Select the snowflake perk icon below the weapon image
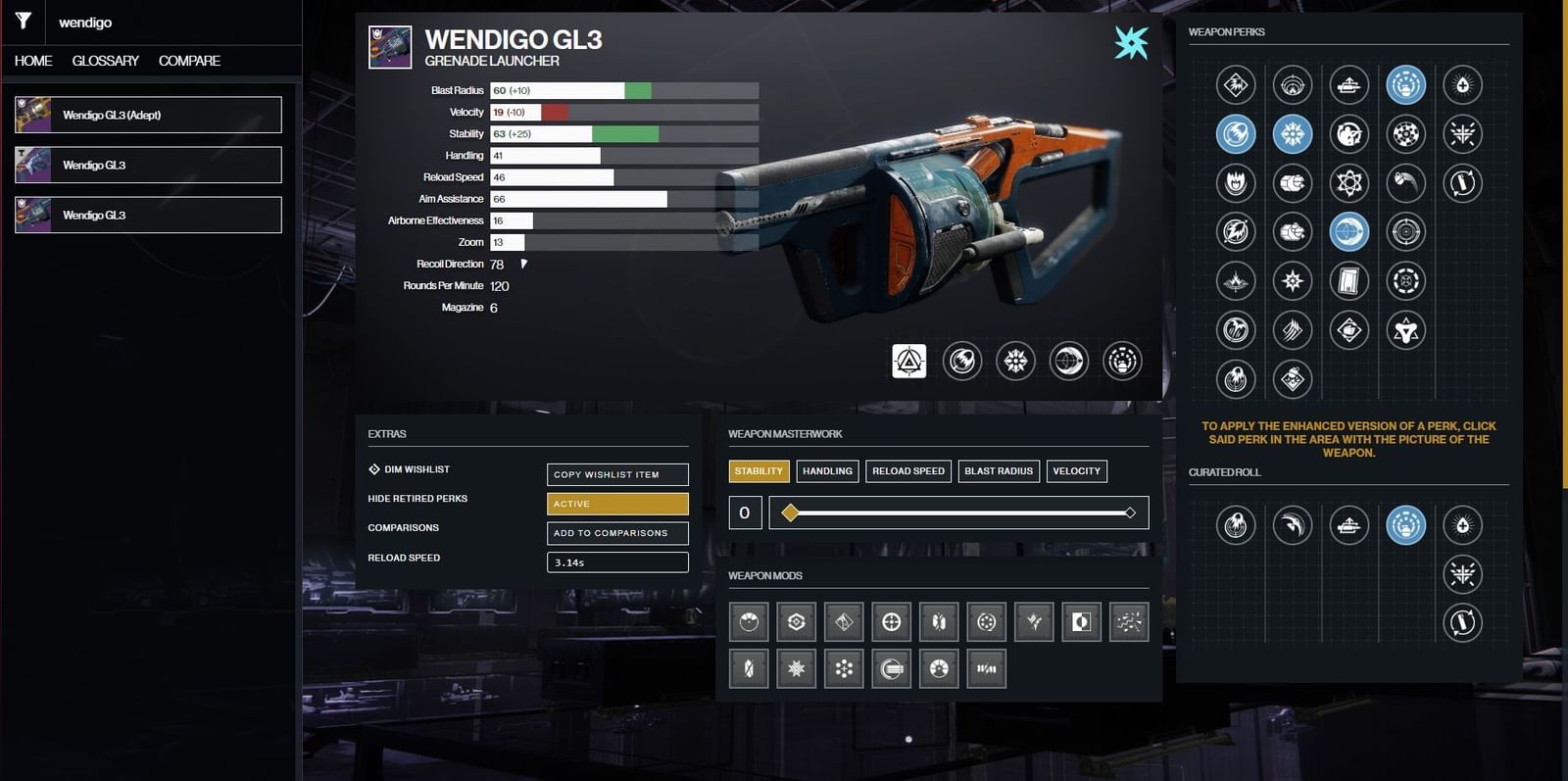 tap(1015, 361)
